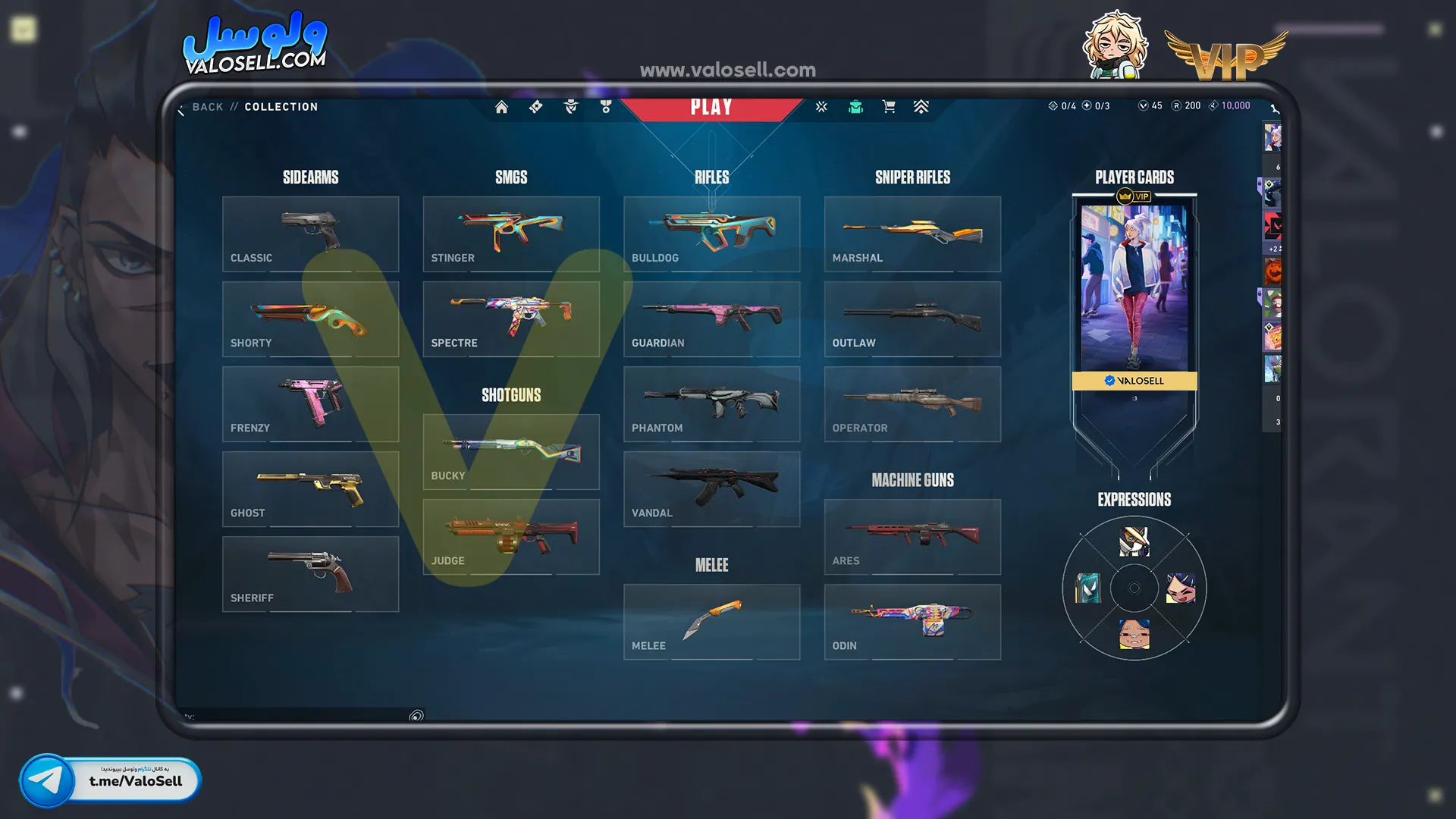
Task: Select the Odin machine gun slot
Action: pyautogui.click(x=912, y=621)
